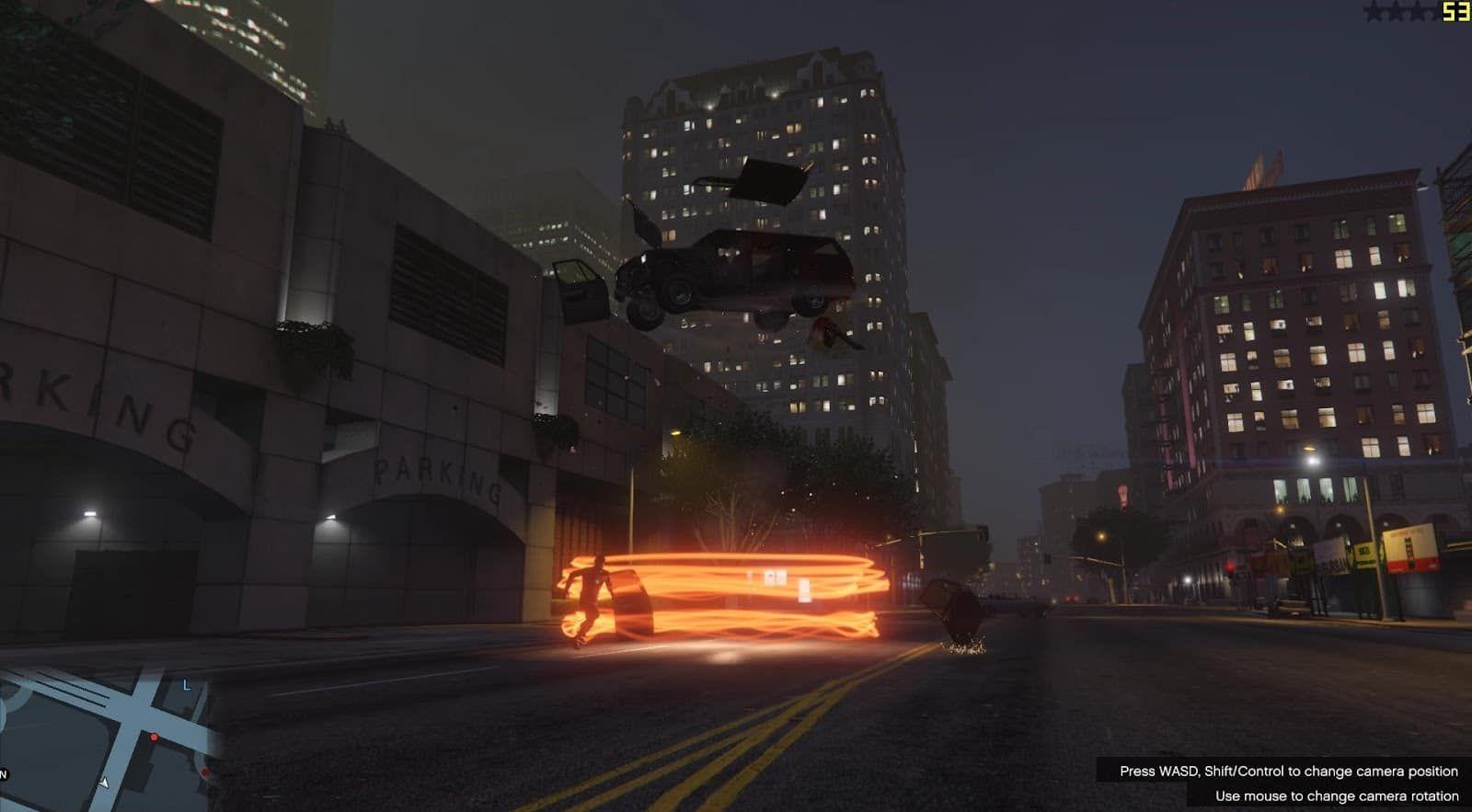Select the blue L marker on the minimap
1472x812 pixels.
tap(187, 685)
